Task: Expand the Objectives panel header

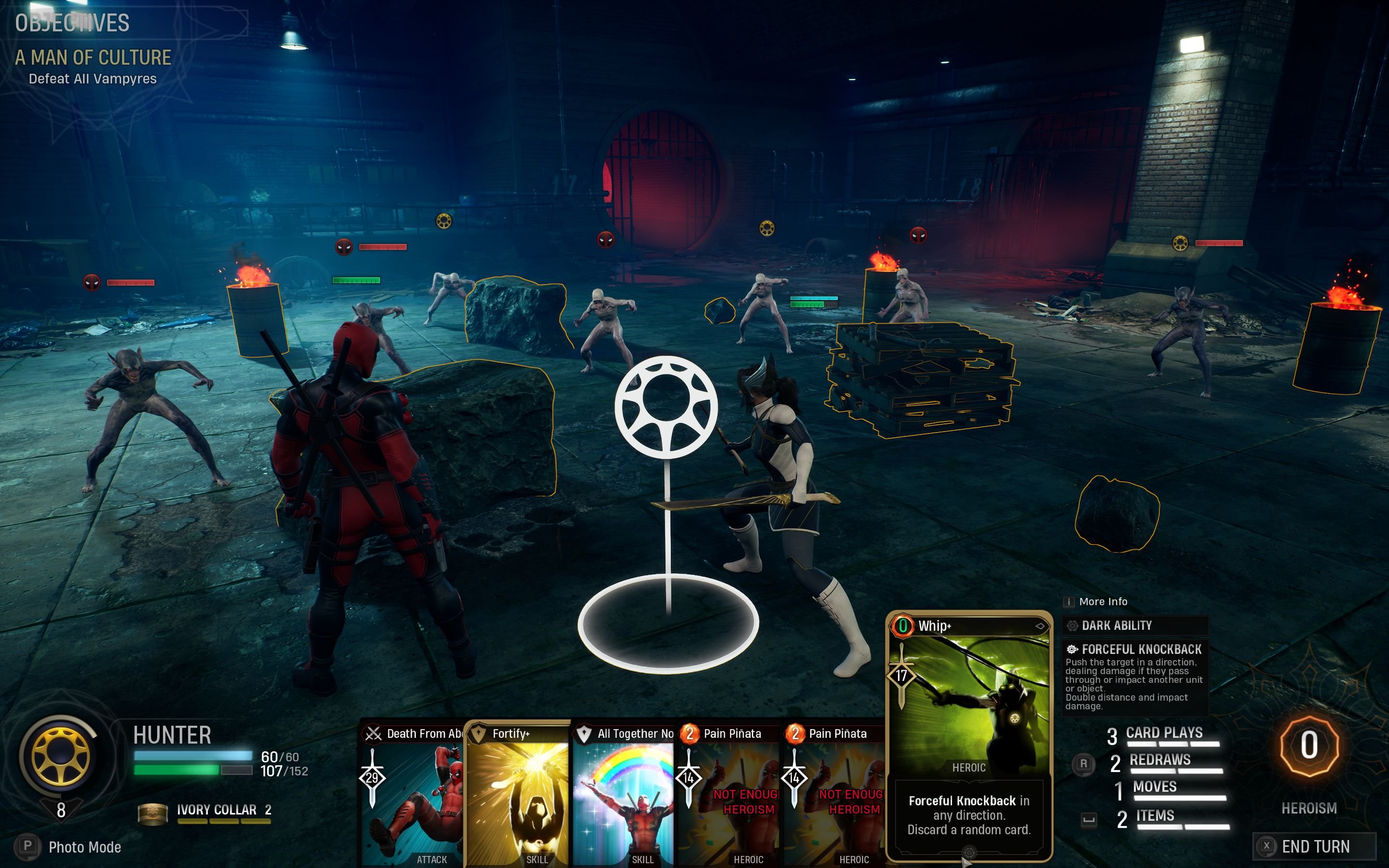Action: [72, 23]
